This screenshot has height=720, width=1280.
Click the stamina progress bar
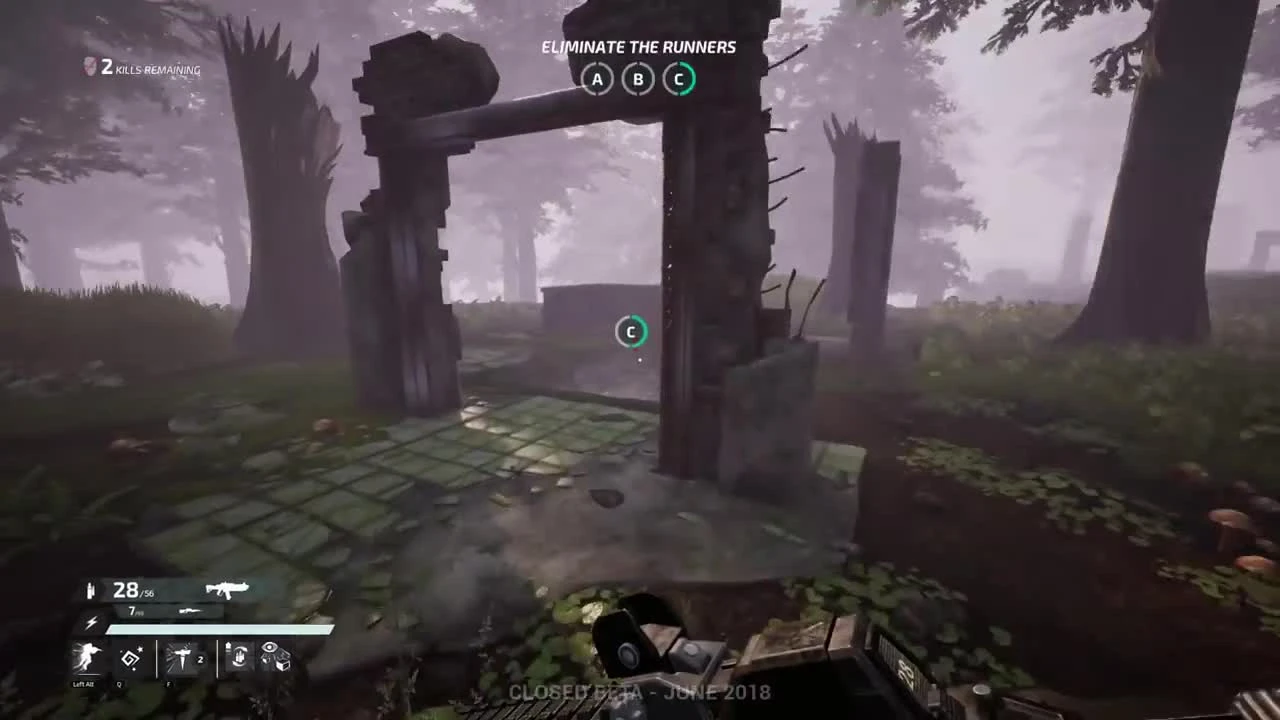click(218, 629)
